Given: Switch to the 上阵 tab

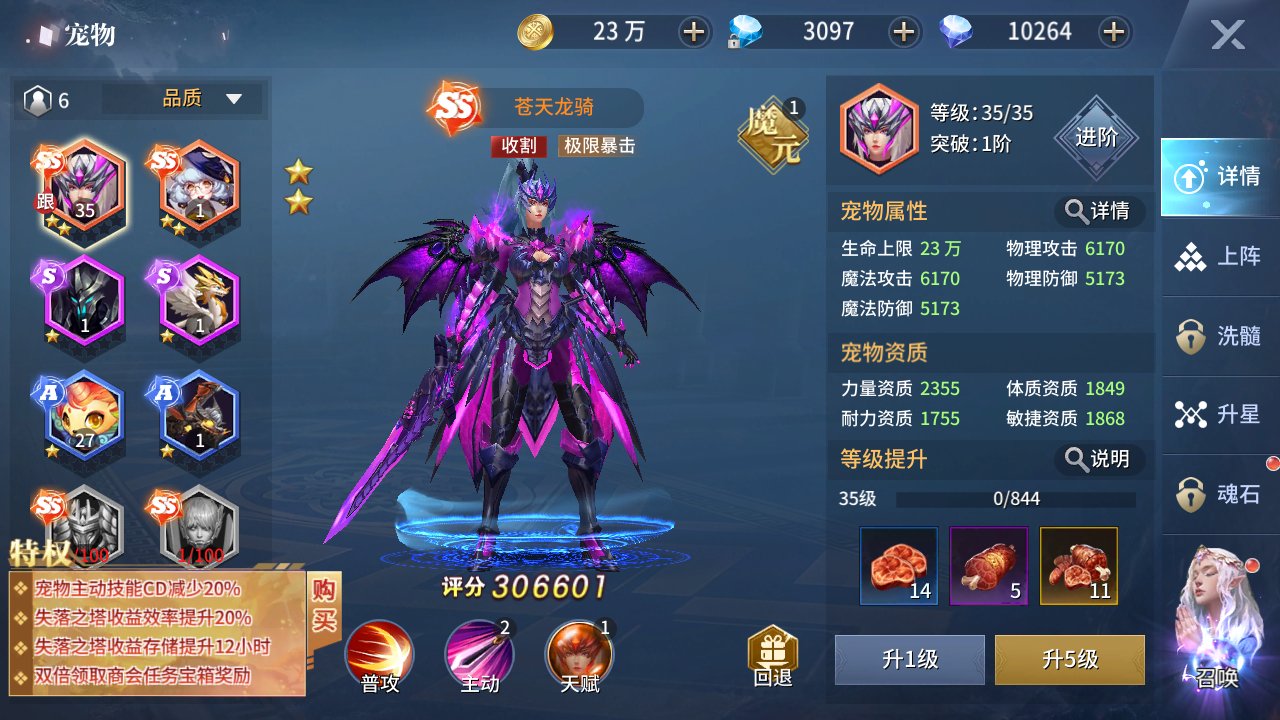Looking at the screenshot, I should pyautogui.click(x=1220, y=257).
